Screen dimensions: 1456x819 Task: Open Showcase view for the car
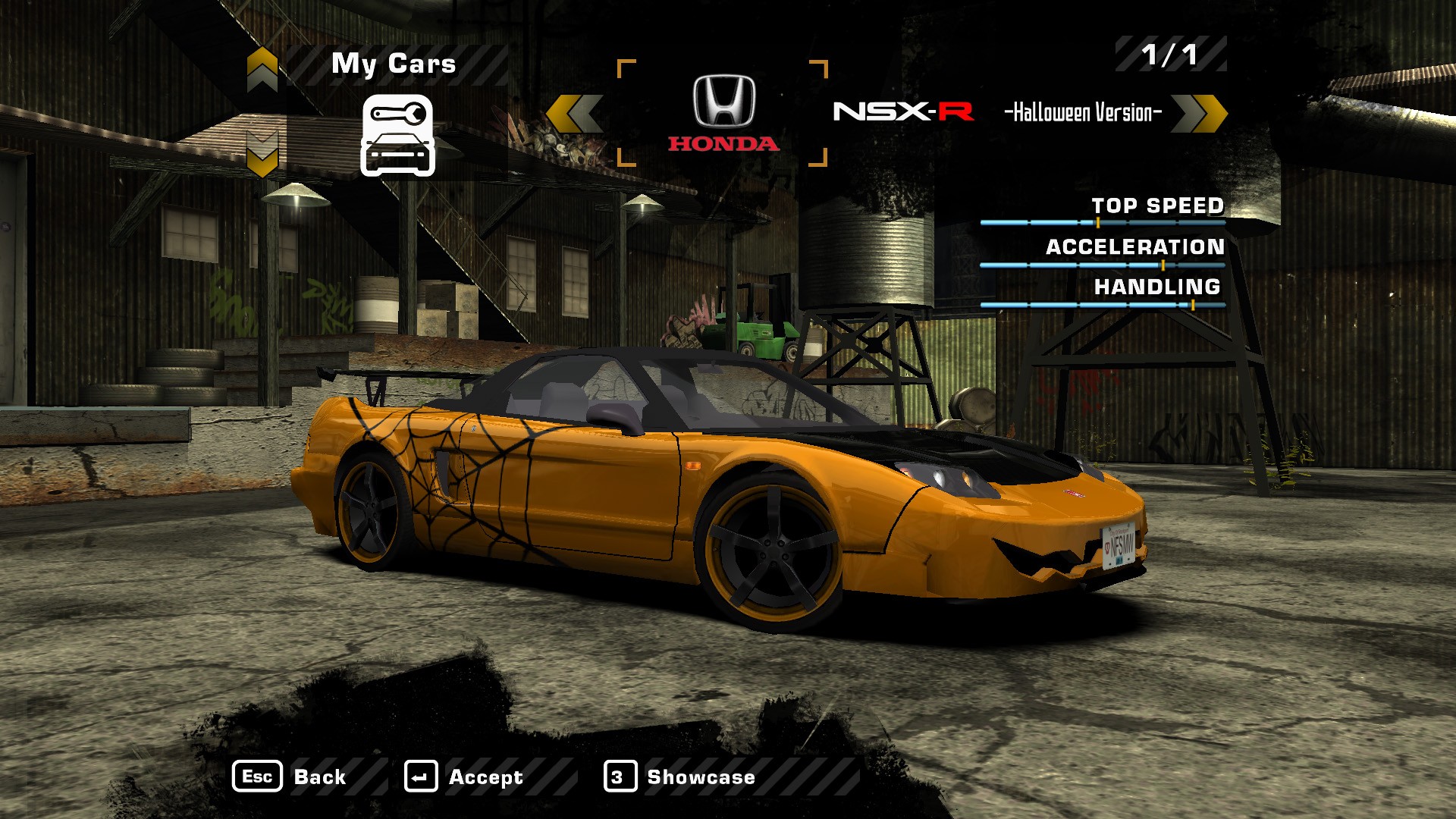(679, 777)
